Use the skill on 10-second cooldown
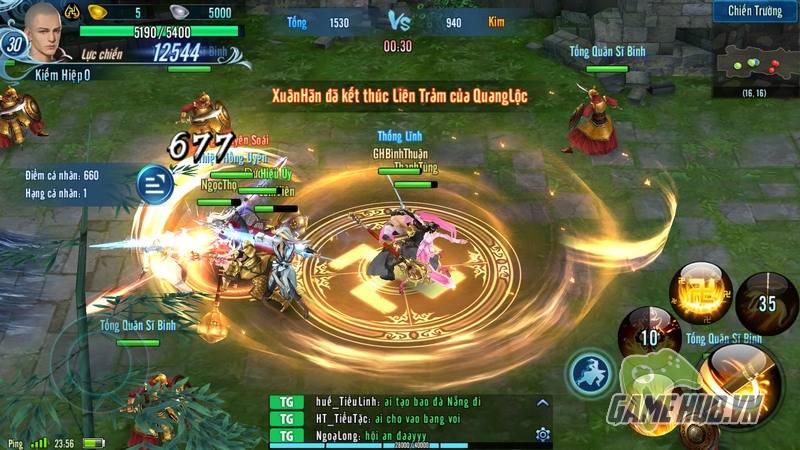The width and height of the screenshot is (800, 450). click(x=649, y=336)
